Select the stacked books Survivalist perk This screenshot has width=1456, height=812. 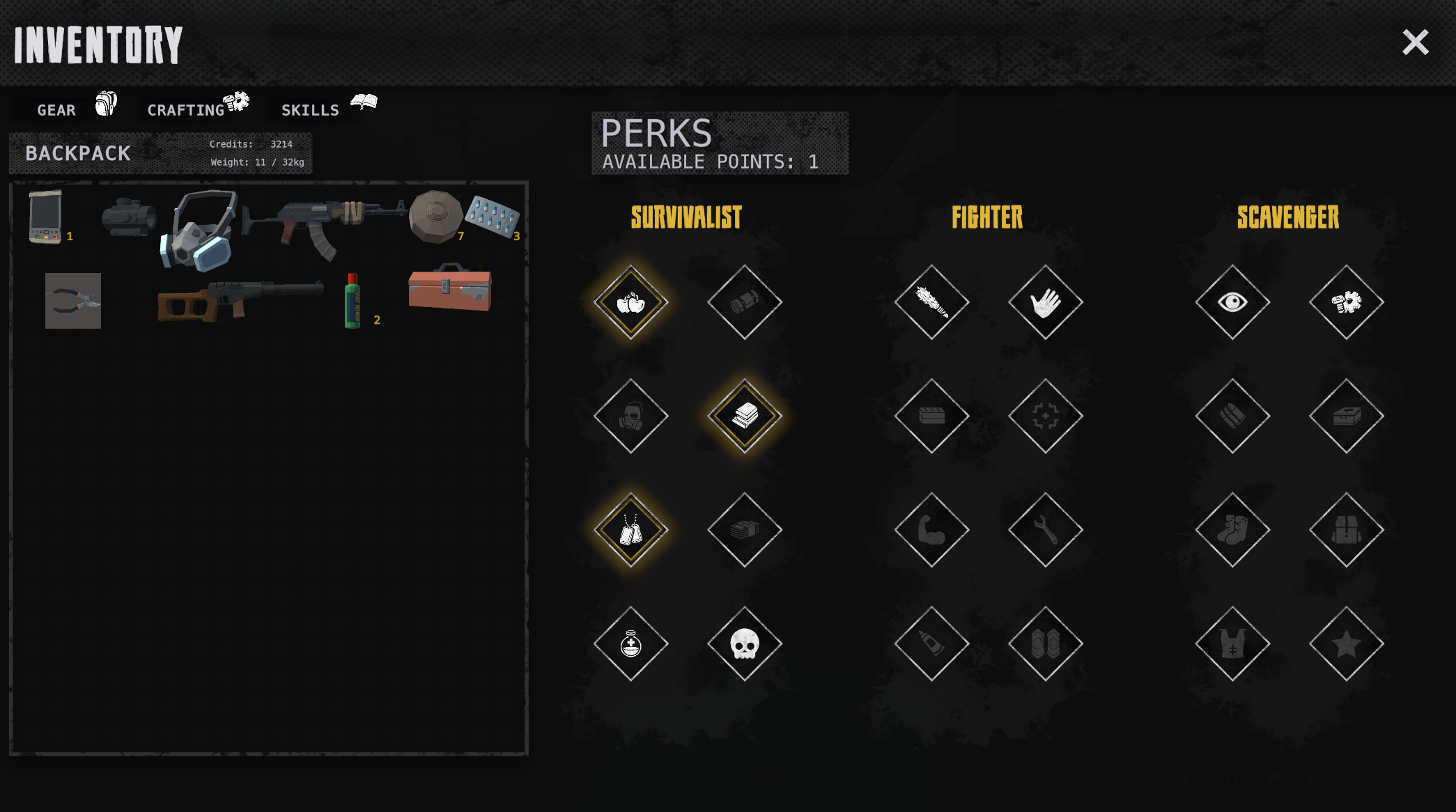pos(745,416)
